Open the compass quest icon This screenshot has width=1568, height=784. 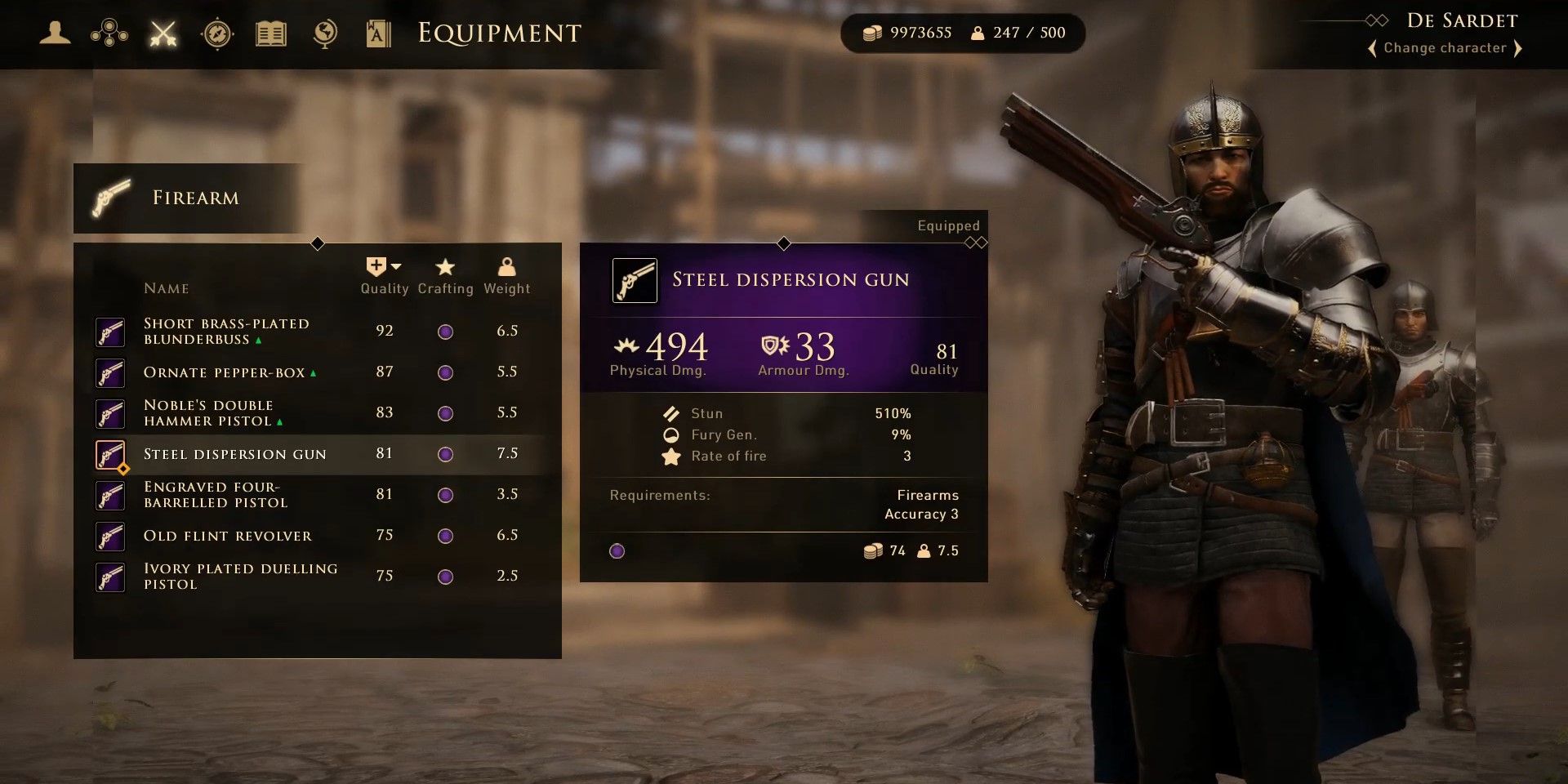(x=217, y=33)
